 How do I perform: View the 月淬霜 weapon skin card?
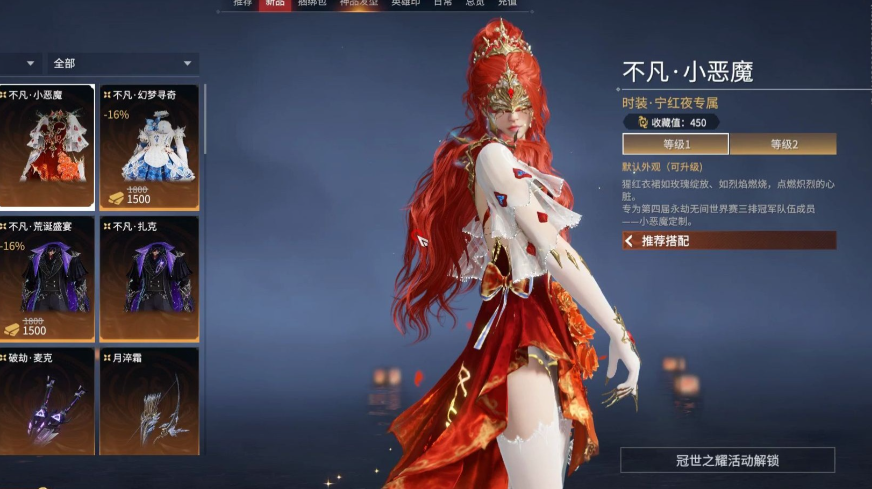click(x=149, y=410)
